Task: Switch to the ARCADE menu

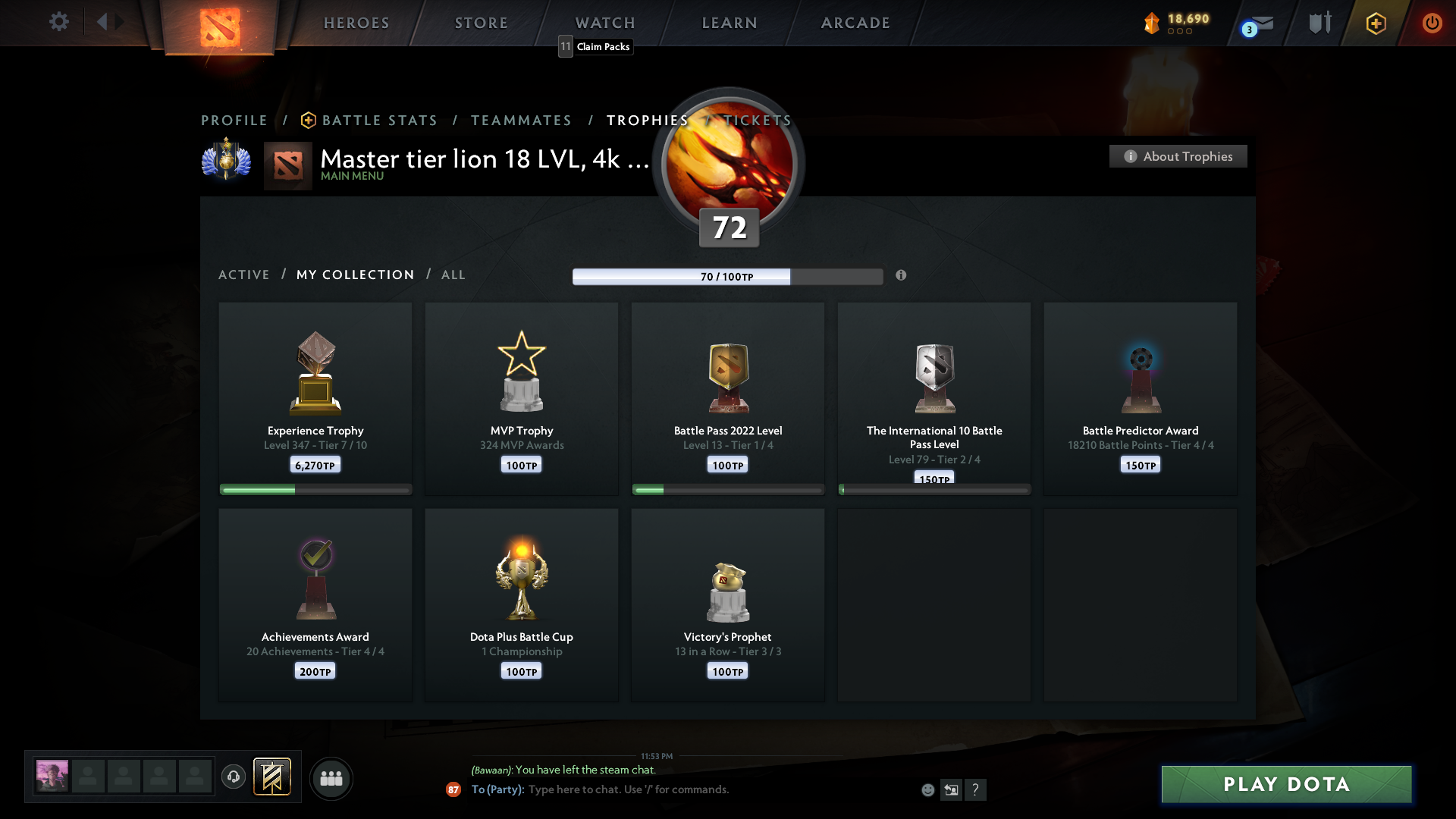Action: (855, 23)
